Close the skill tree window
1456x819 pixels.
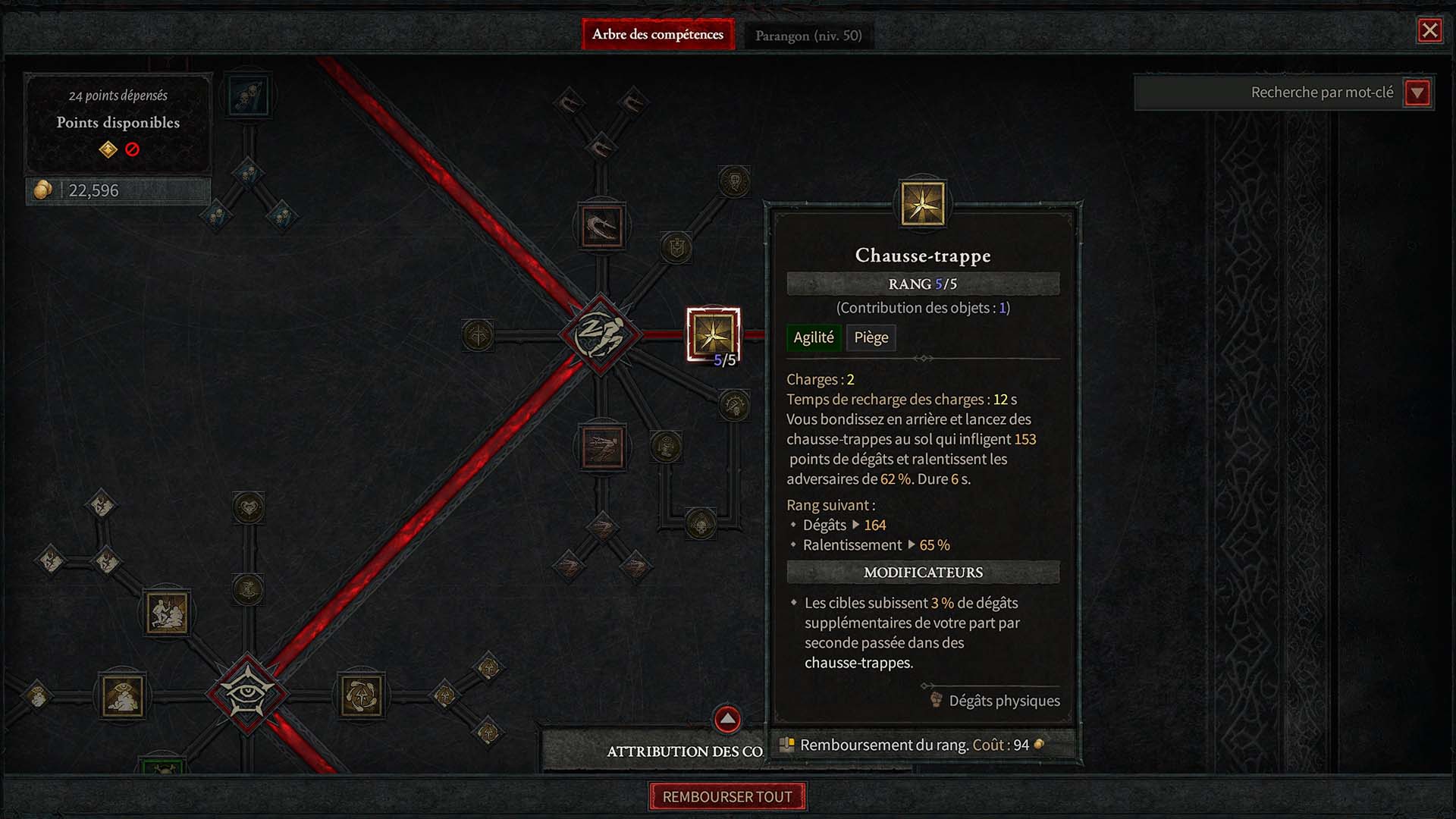(1429, 30)
